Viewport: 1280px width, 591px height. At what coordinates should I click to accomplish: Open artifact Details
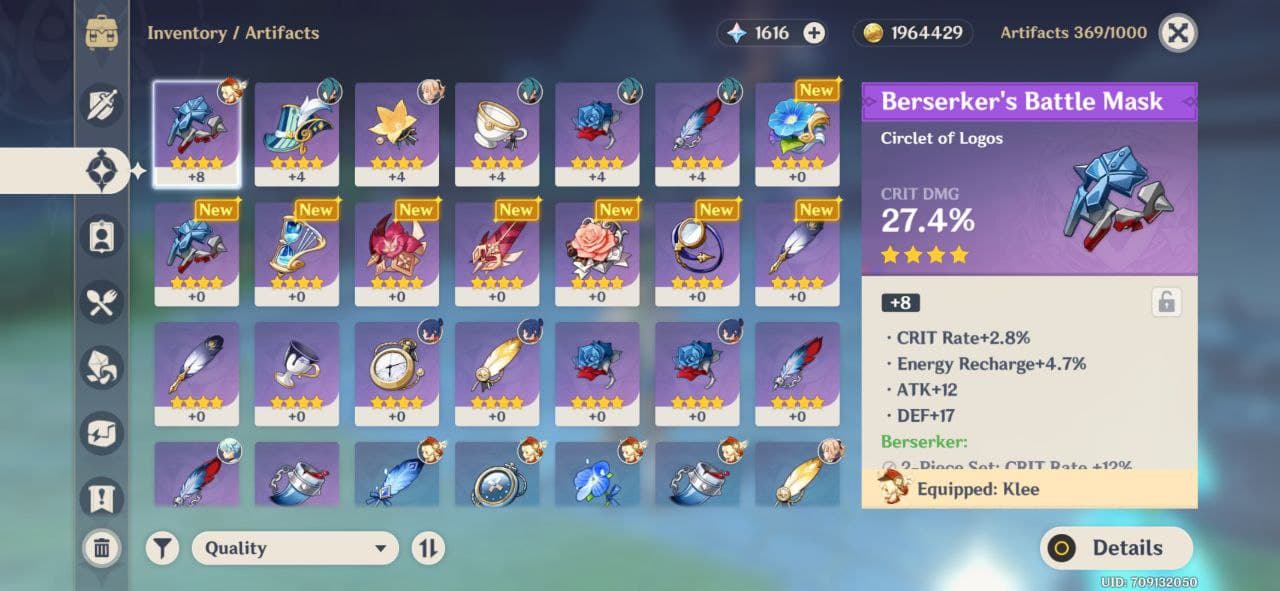(x=1116, y=548)
